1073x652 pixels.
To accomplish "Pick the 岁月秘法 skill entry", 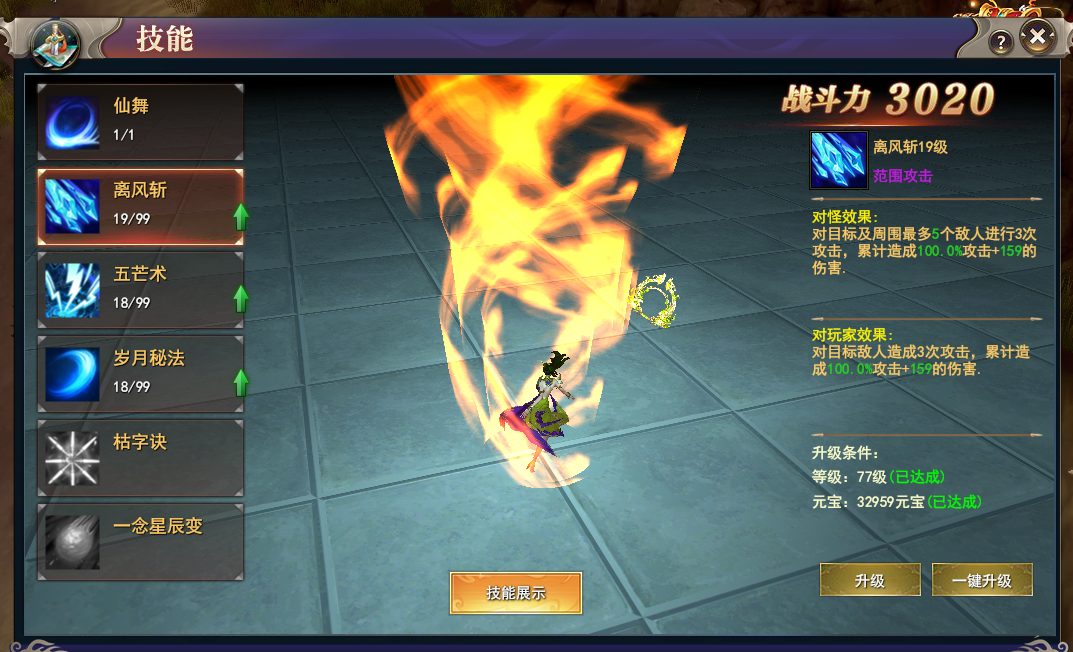I will (140, 373).
